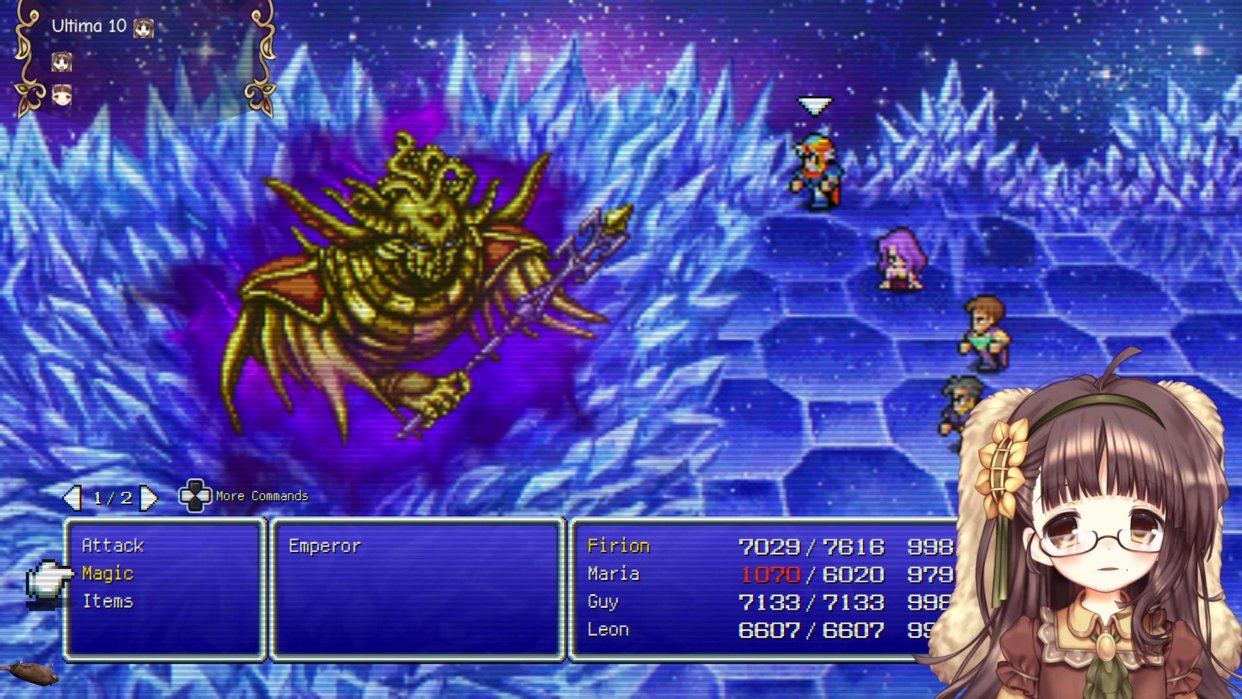Select Maria in the party list

click(613, 574)
